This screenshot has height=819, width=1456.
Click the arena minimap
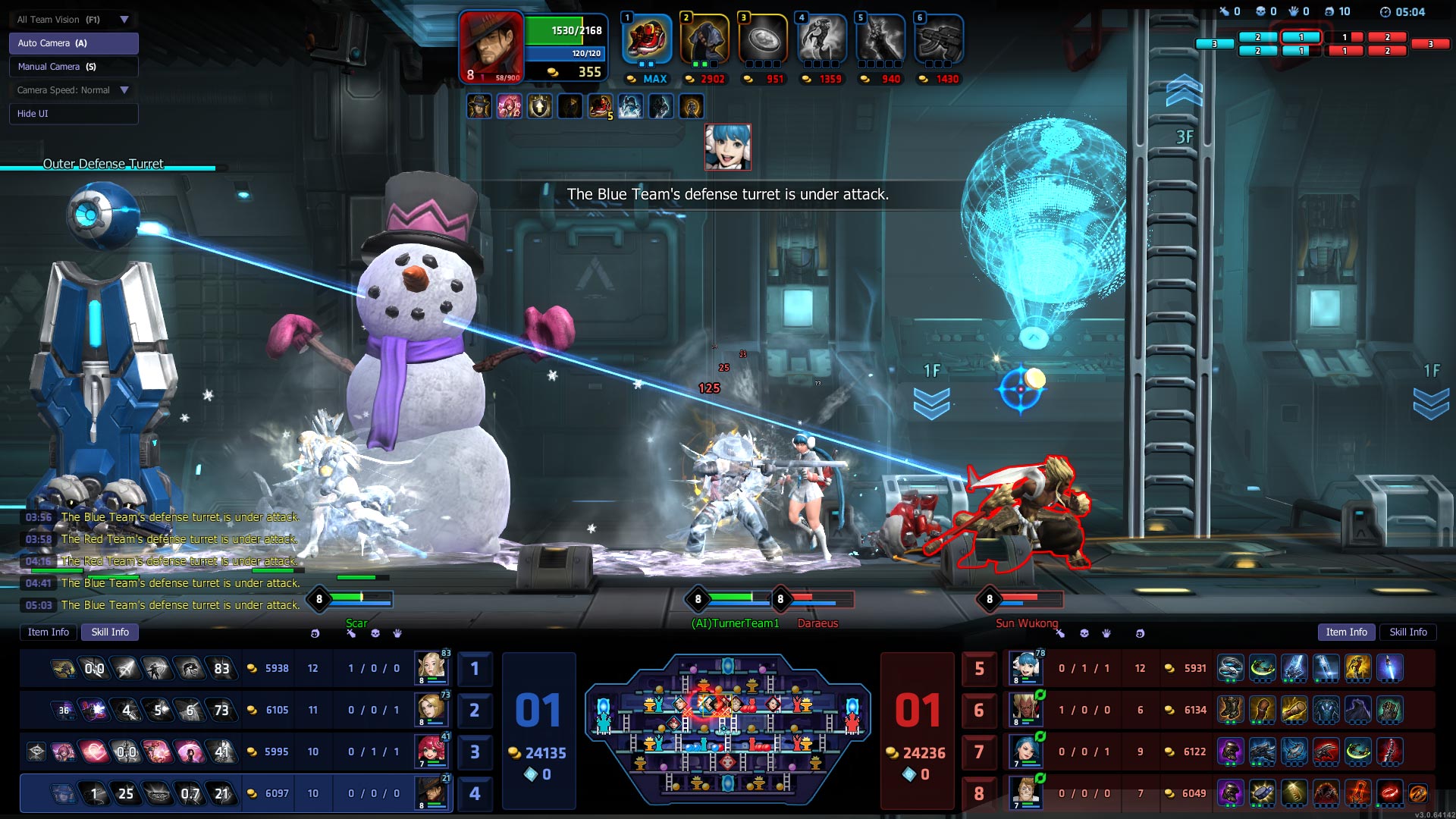click(x=727, y=730)
